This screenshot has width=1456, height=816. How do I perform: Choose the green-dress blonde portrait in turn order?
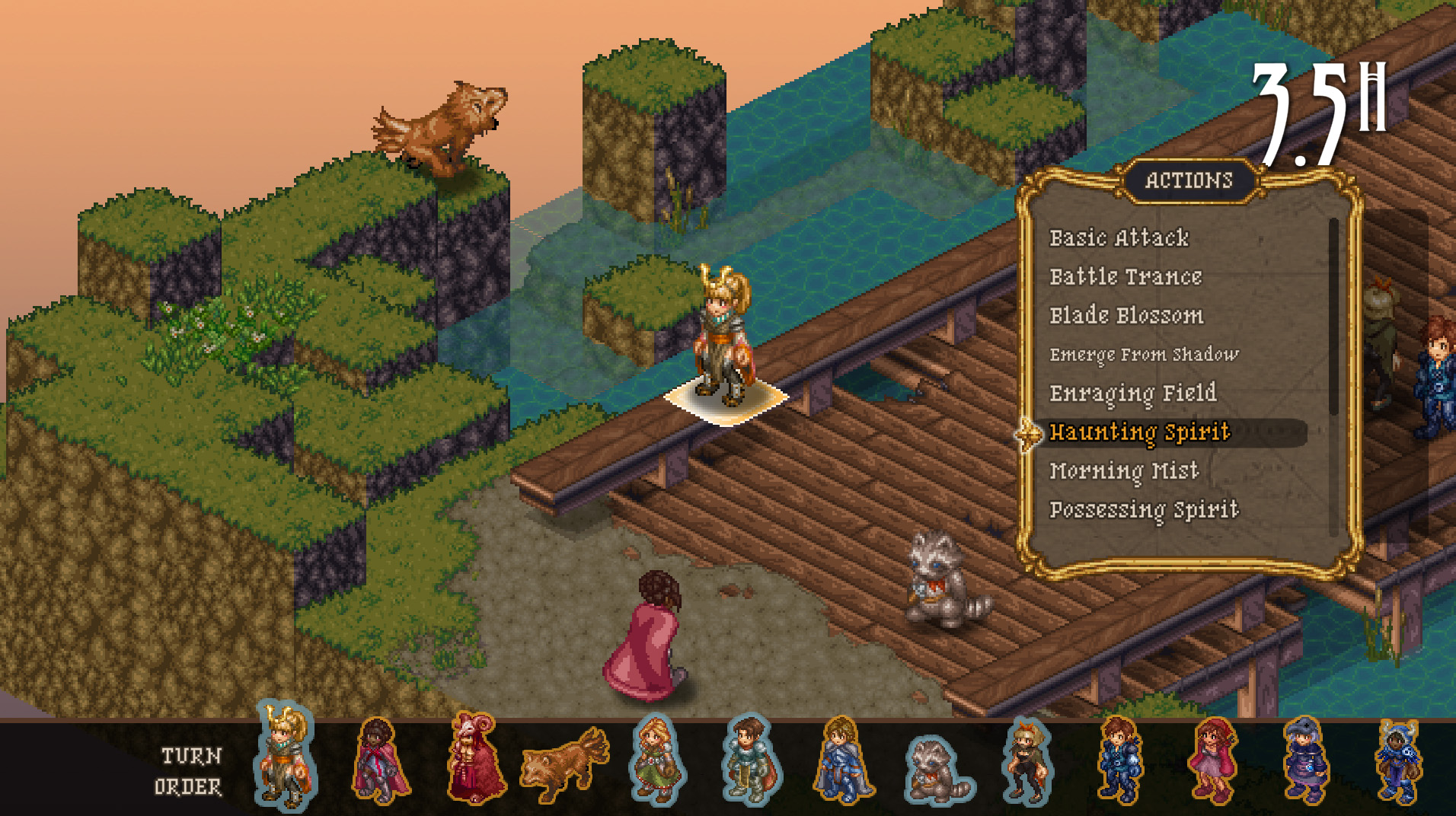pyautogui.click(x=657, y=760)
